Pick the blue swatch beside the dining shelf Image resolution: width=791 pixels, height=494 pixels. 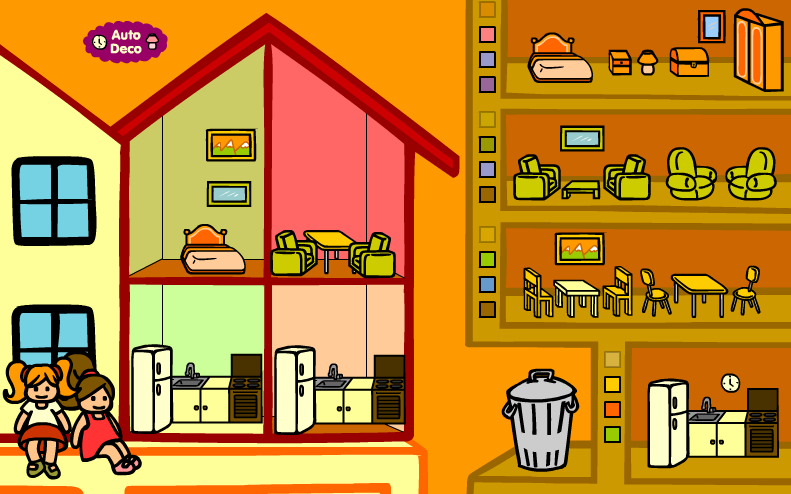click(x=487, y=284)
